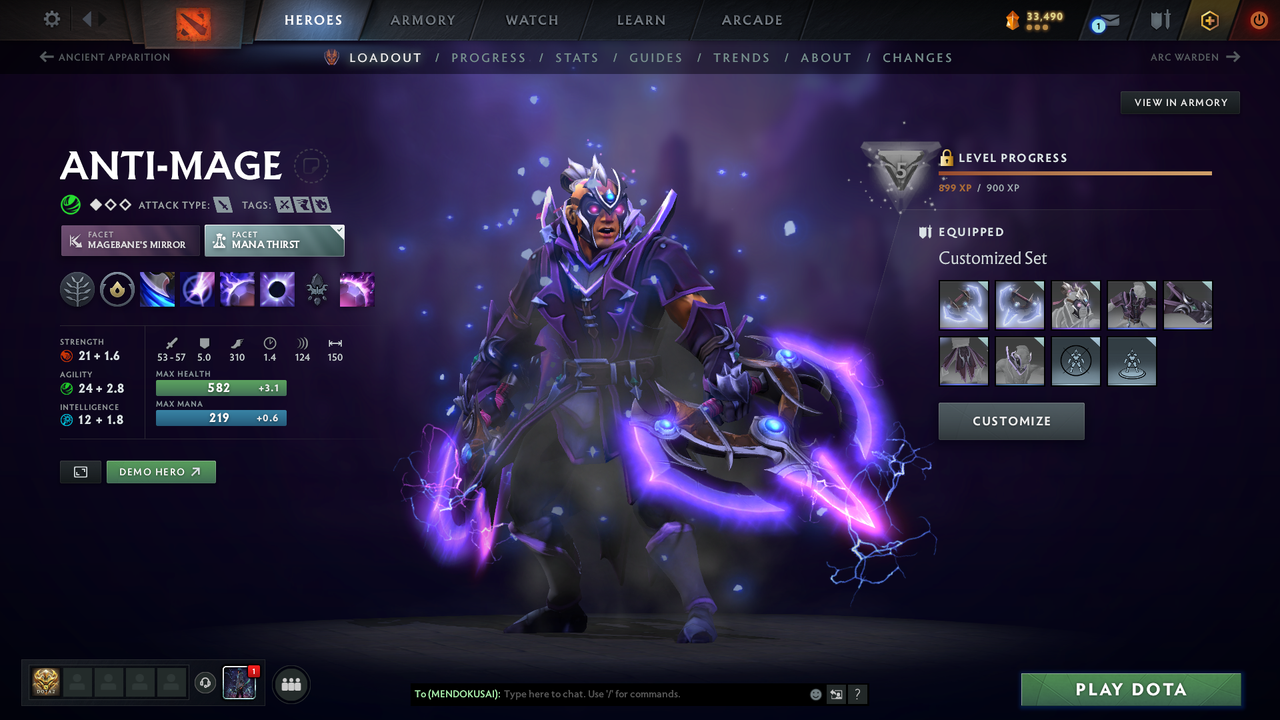Choose the Mana Thirst facet
Screen dimensions: 1280x720
[x=274, y=240]
